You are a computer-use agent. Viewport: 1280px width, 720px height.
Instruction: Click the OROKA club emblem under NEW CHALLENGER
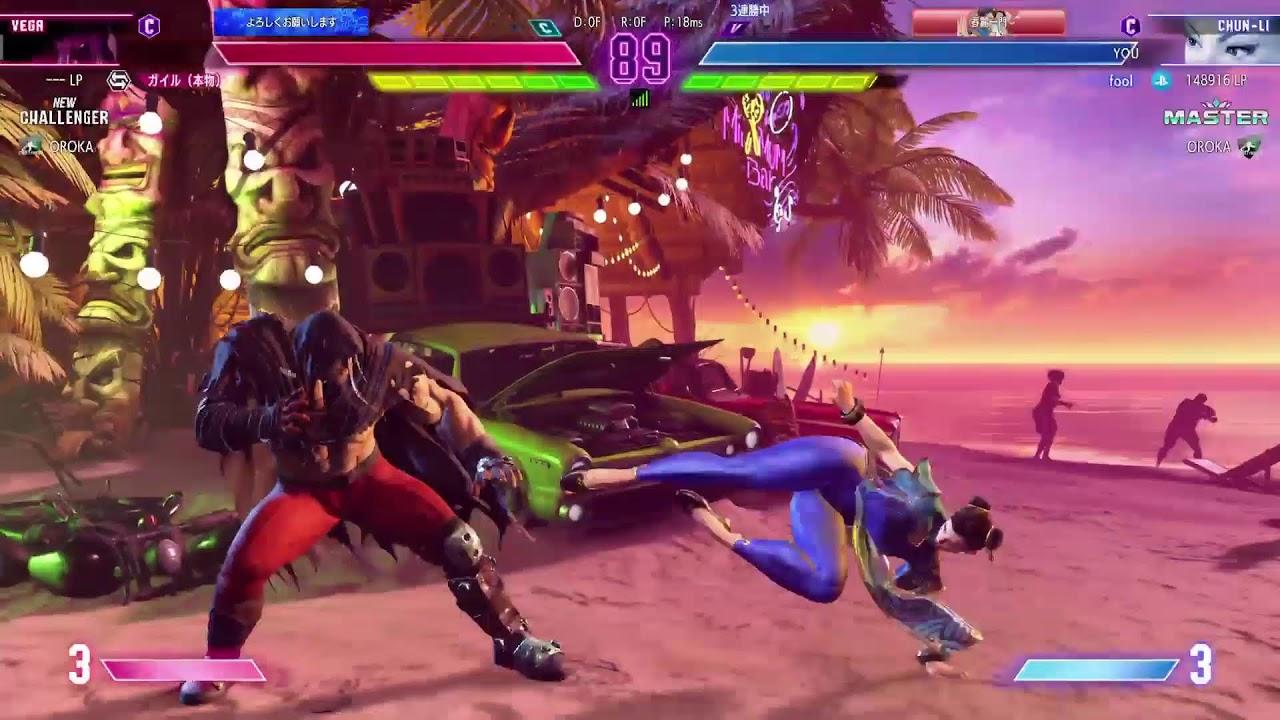coord(32,147)
